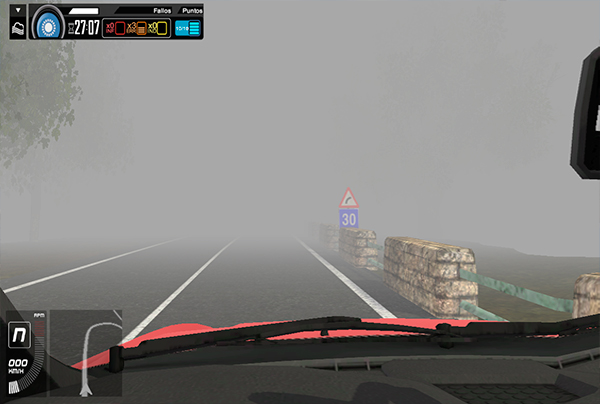Image resolution: width=600 pixels, height=404 pixels.
Task: Click the blue 10/10 points icon
Action: [x=188, y=28]
